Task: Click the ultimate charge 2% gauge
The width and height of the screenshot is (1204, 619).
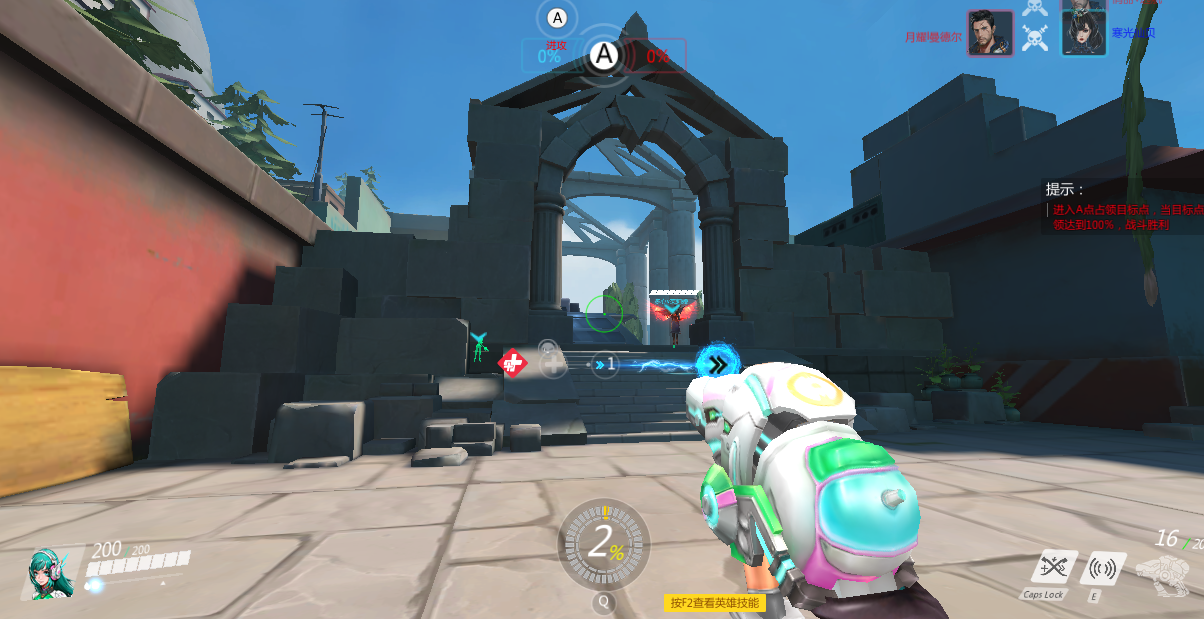Action: (x=603, y=543)
